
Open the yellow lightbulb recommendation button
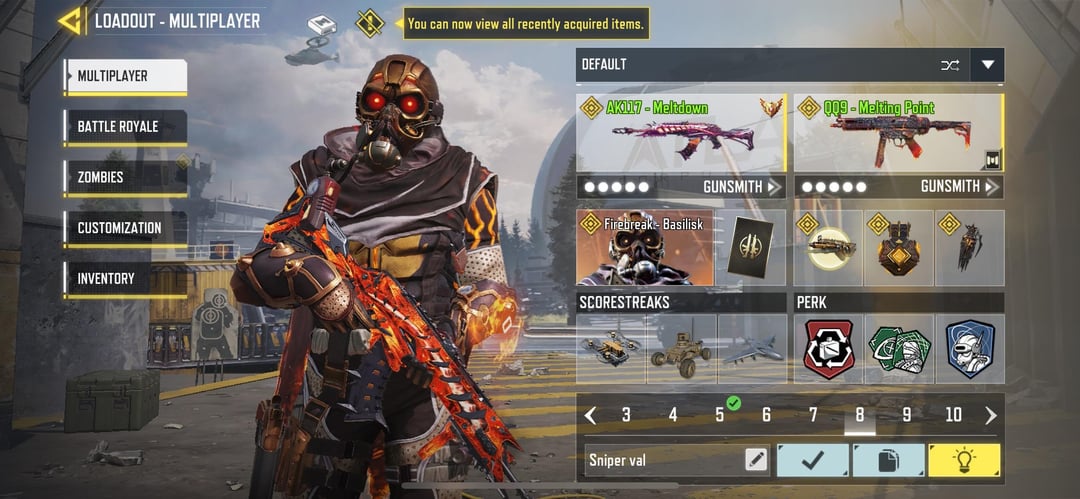[964, 460]
